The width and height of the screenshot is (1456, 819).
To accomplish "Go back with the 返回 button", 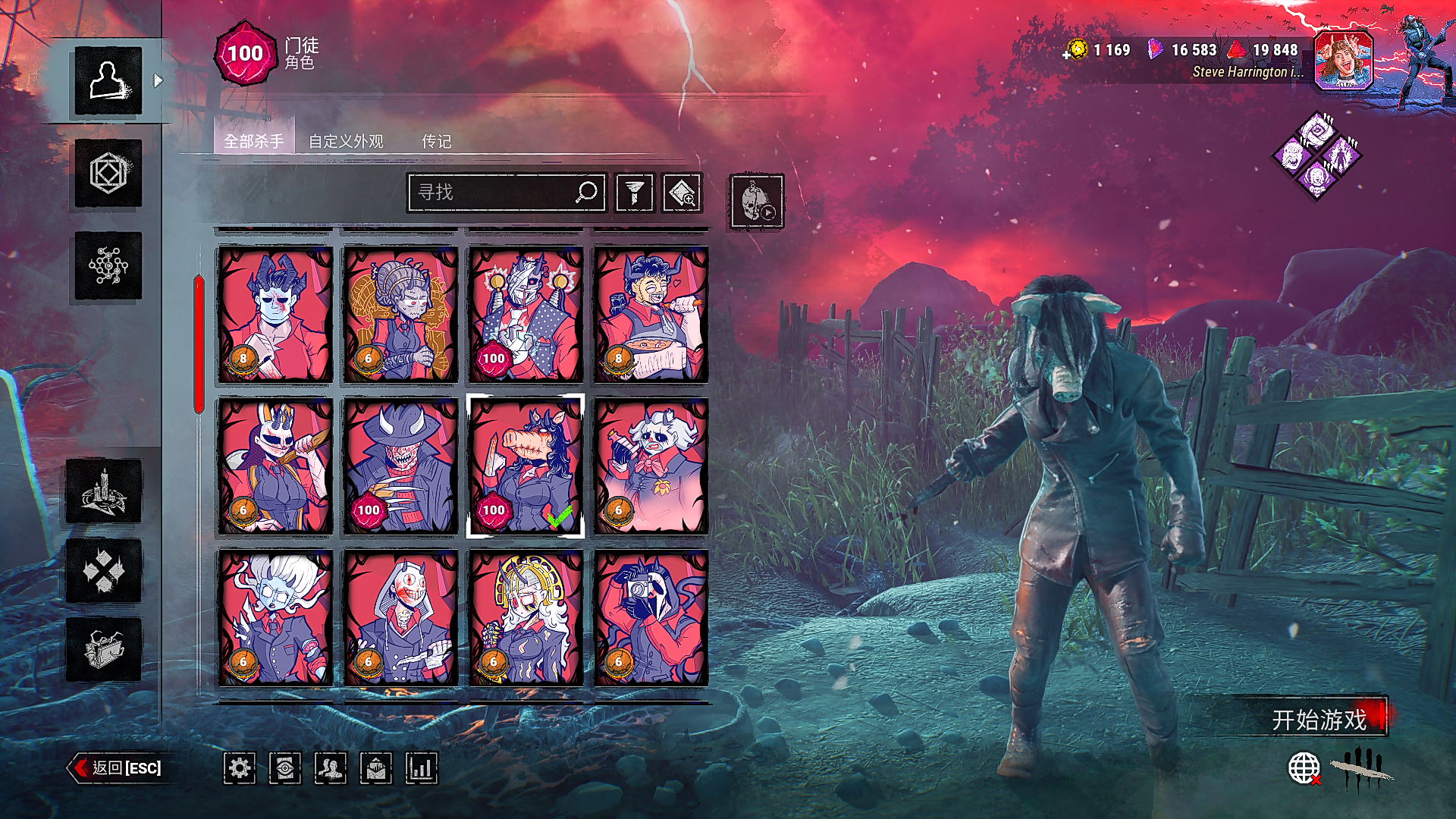I will click(x=118, y=768).
